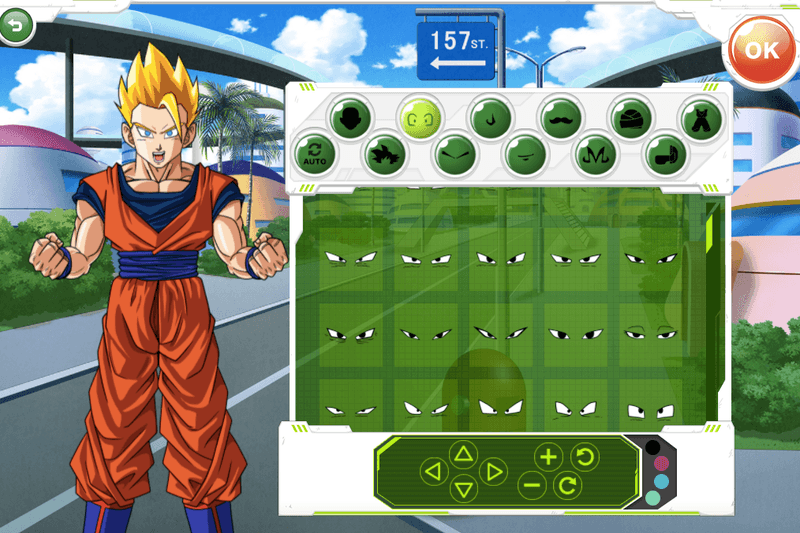Move the part up with the up arrow
Screen dimensions: 800x533
pos(463,453)
